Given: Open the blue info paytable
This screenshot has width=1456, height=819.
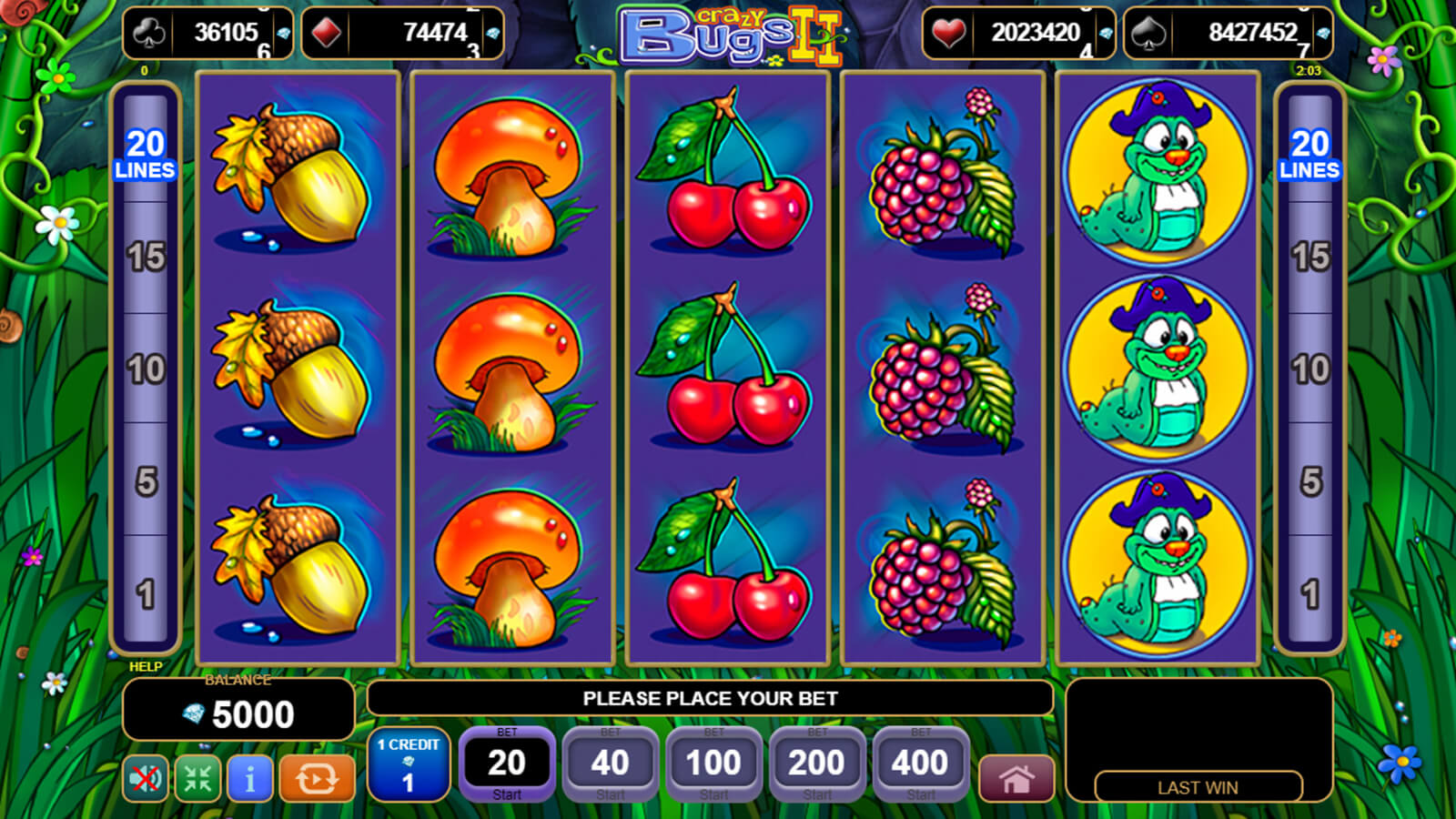Looking at the screenshot, I should pos(249,778).
